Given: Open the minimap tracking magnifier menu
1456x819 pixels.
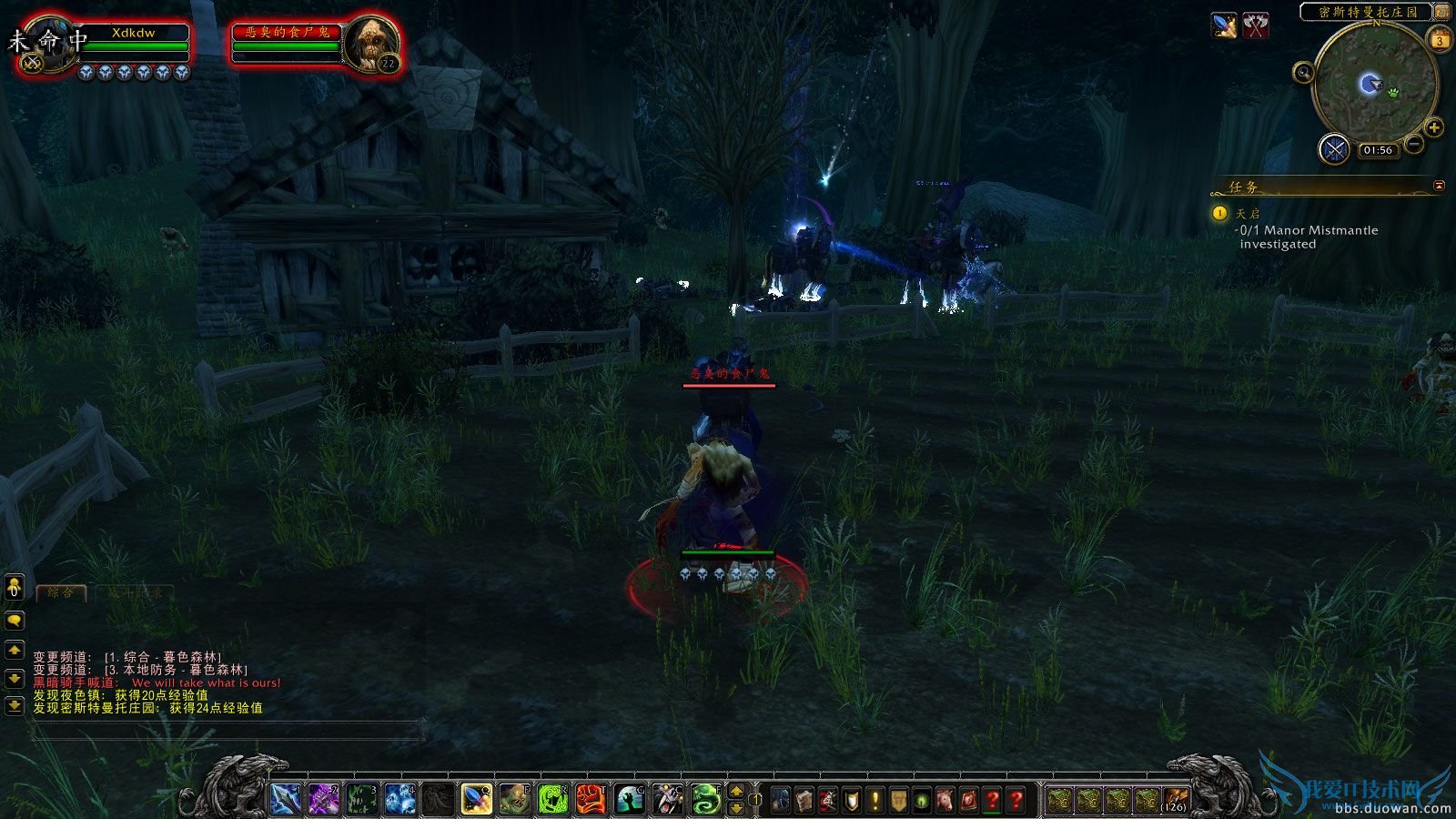Looking at the screenshot, I should (1303, 73).
